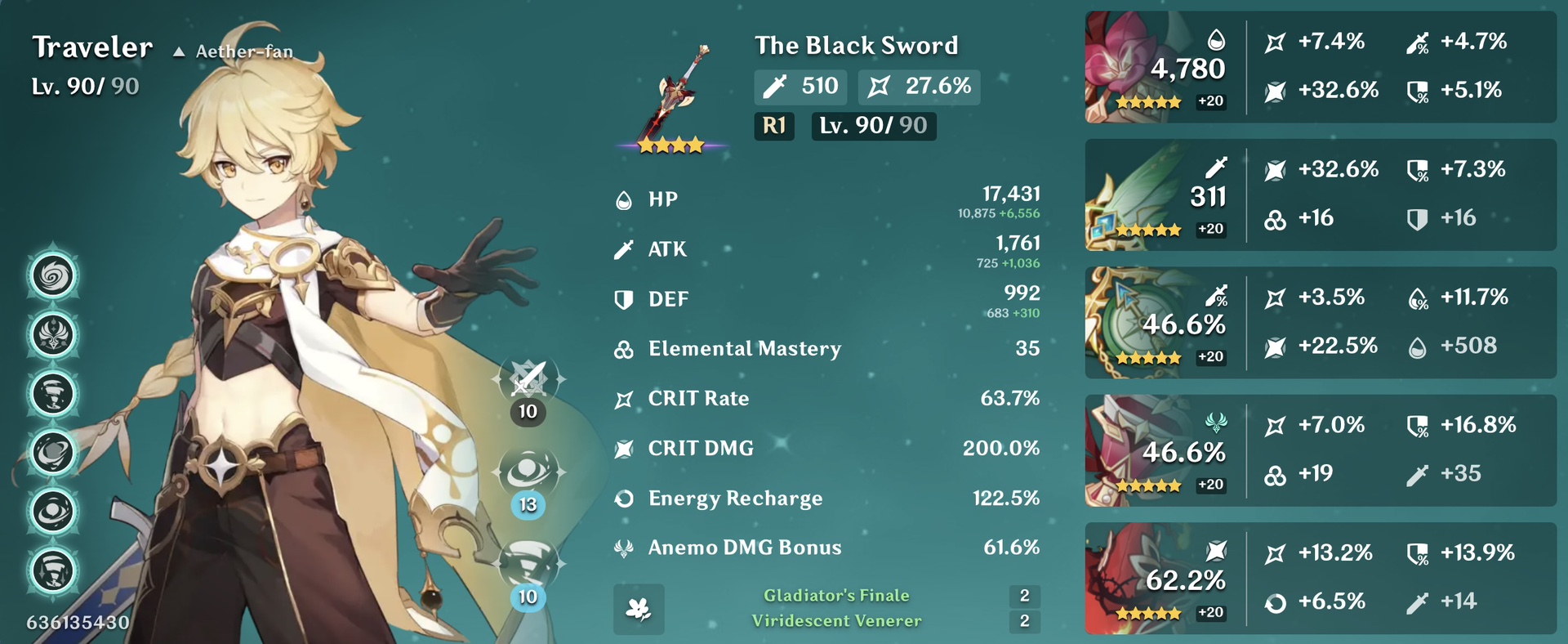Click the Energy Recharge stat icon
This screenshot has height=644, width=1568.
(623, 498)
